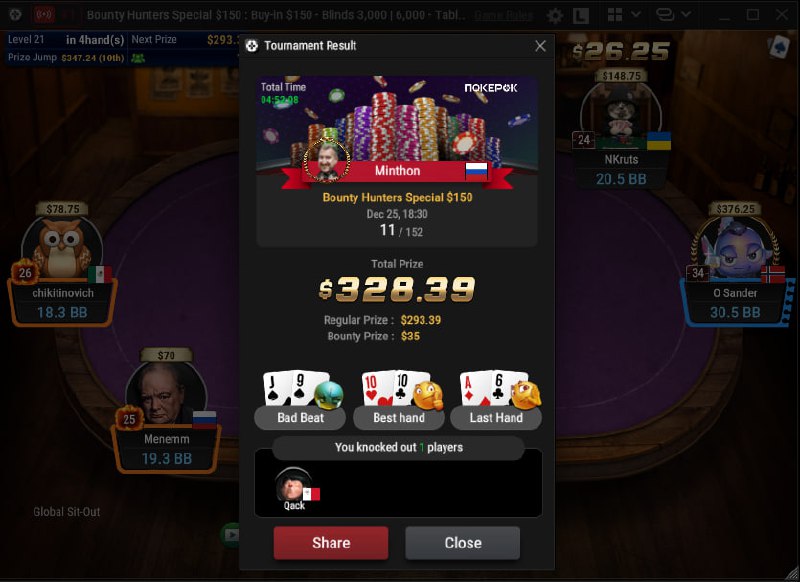Image resolution: width=800 pixels, height=582 pixels.
Task: Select player O Sander's seat
Action: click(734, 293)
